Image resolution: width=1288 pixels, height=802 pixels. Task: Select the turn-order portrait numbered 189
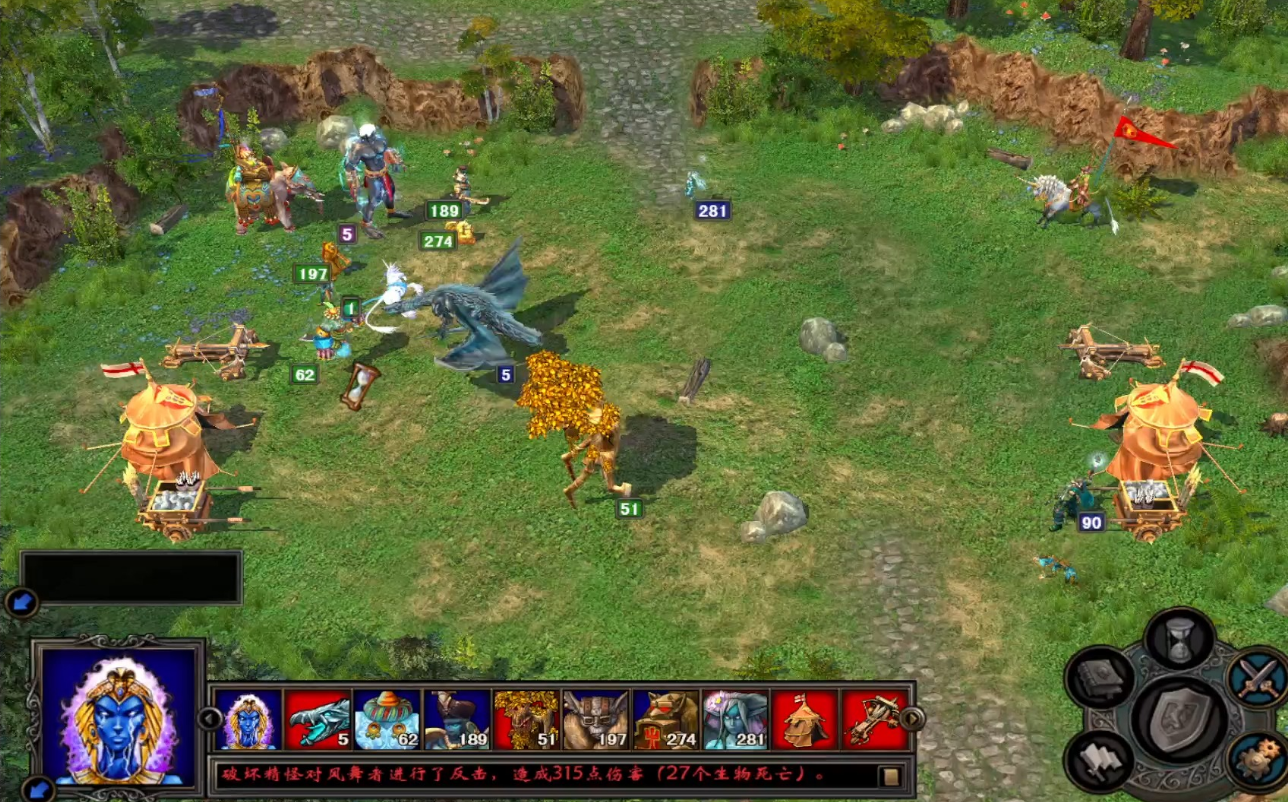tap(457, 720)
